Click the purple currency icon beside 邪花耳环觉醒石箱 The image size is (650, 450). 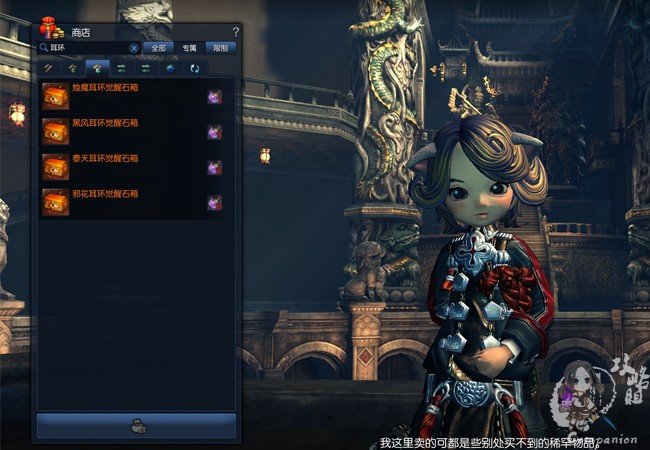tap(214, 202)
